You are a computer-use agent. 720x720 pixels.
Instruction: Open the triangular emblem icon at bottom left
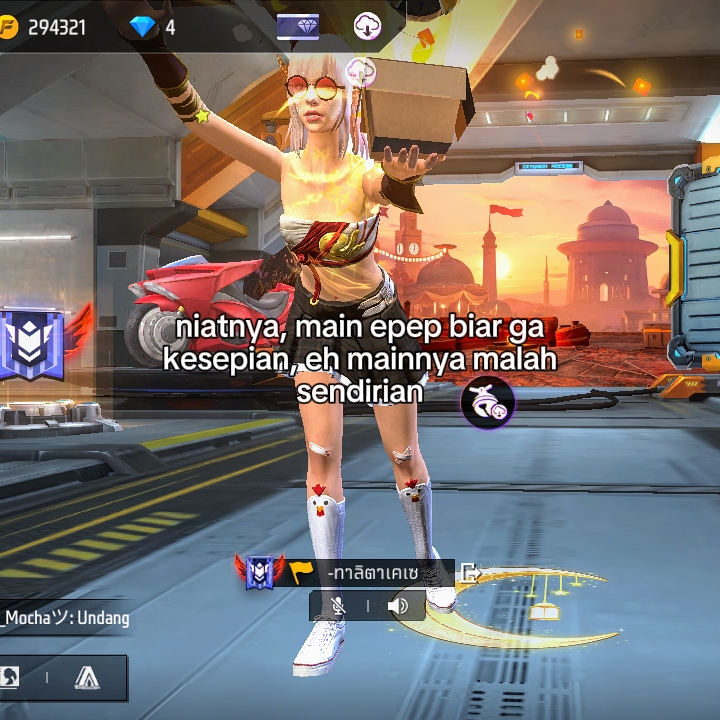click(87, 678)
